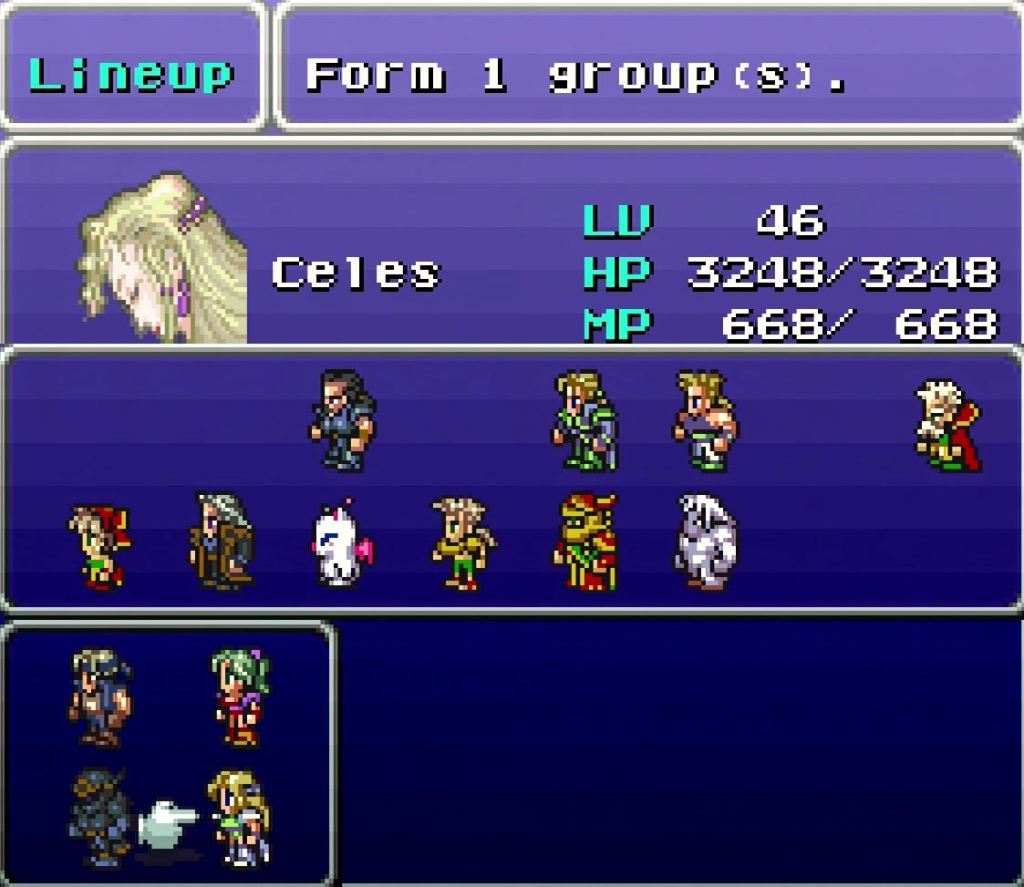Choose Gogo in the yellow and red robes

[586, 541]
